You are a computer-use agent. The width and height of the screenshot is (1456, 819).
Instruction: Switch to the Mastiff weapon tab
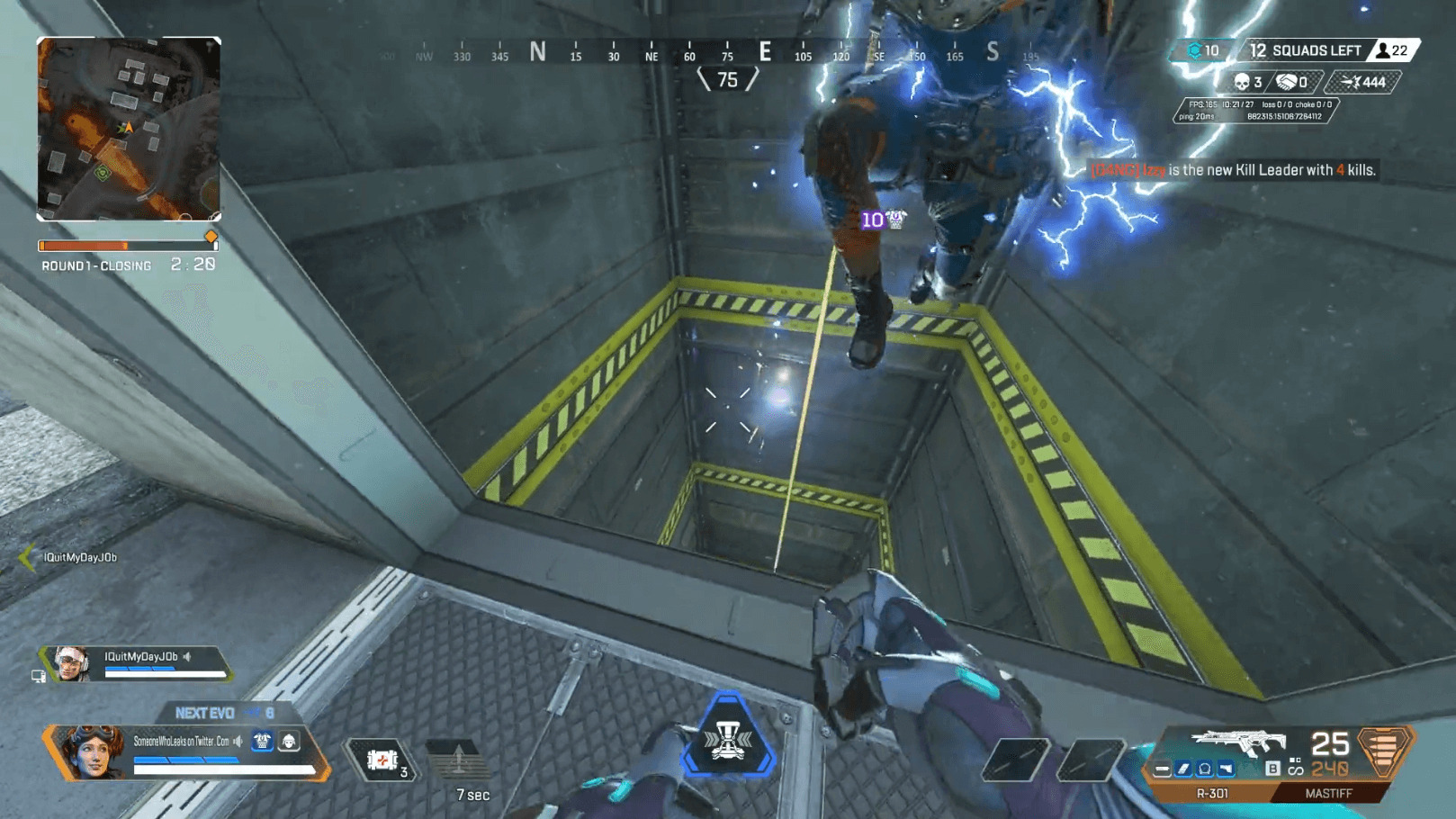click(1328, 794)
